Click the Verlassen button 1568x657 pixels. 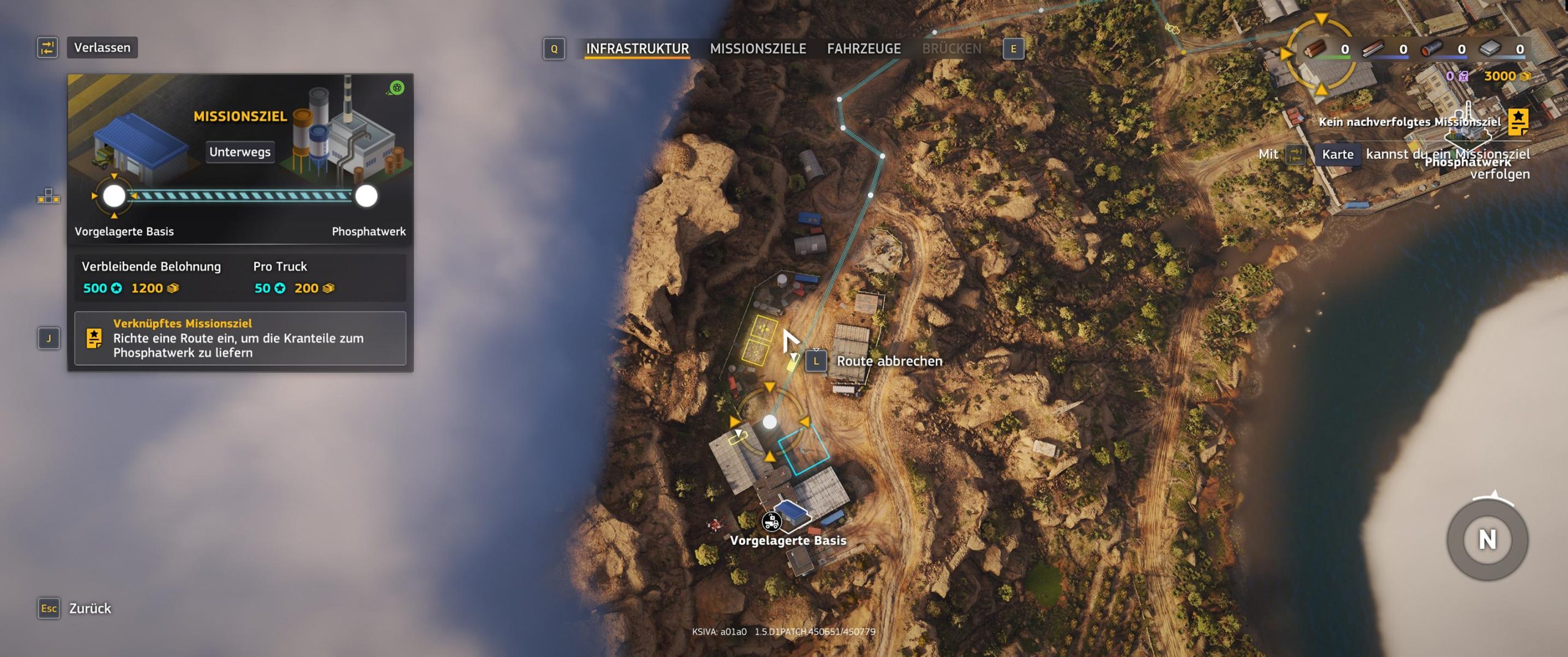(x=102, y=47)
